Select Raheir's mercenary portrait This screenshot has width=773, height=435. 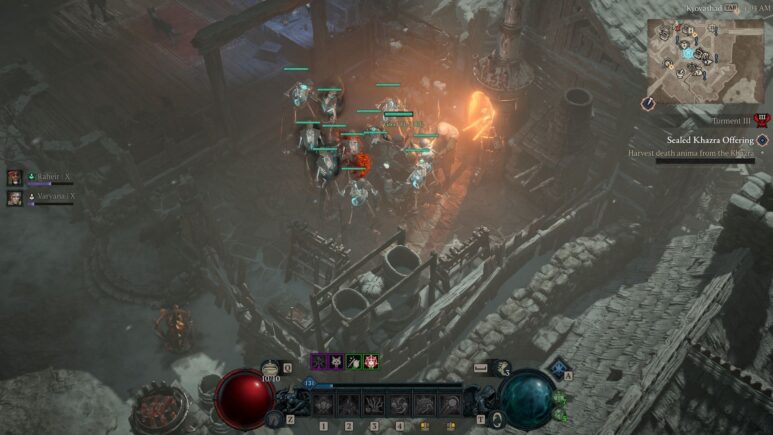(x=15, y=177)
